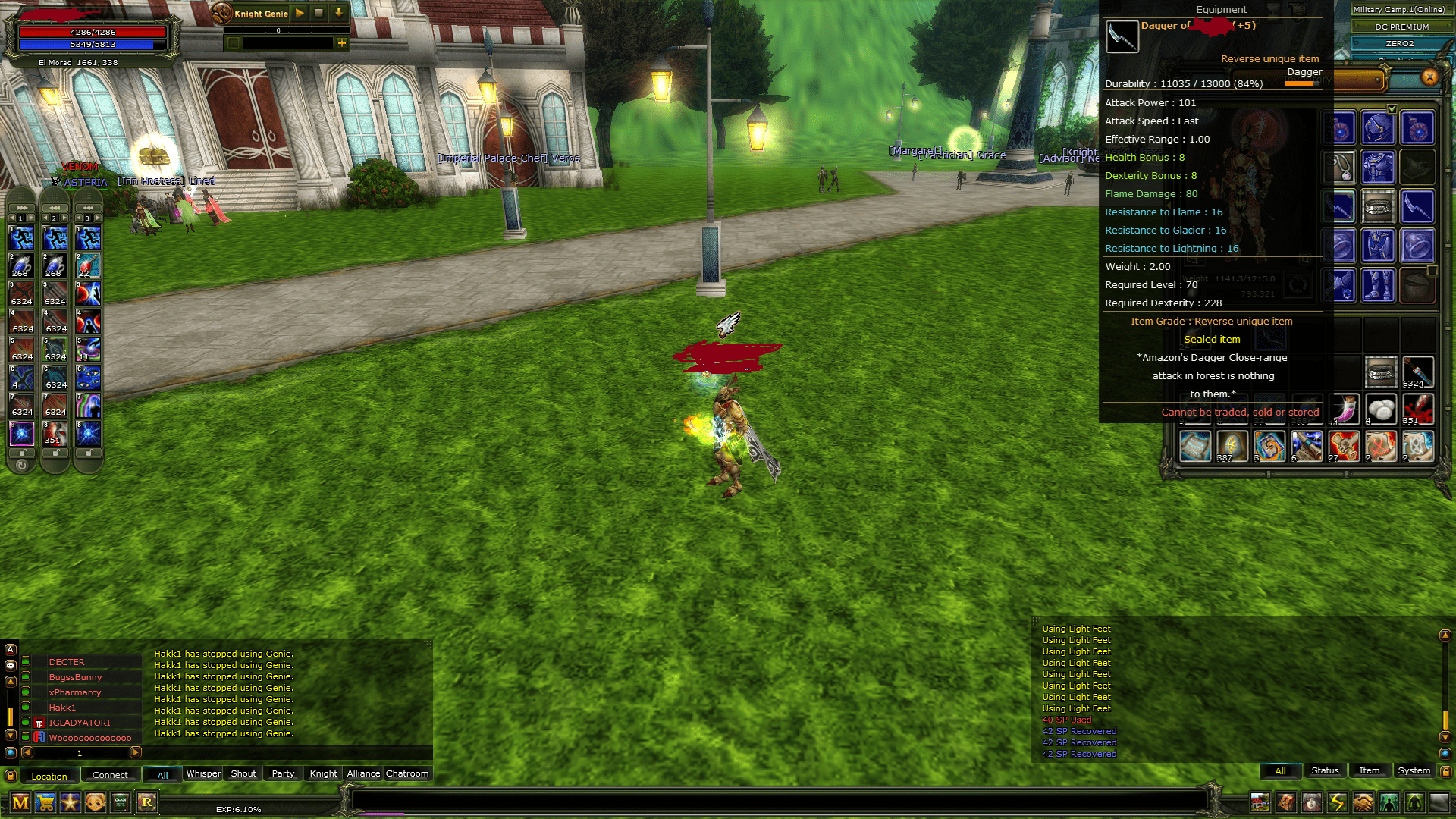Click the Location button bottom left
The height and width of the screenshot is (819, 1456).
click(x=49, y=776)
